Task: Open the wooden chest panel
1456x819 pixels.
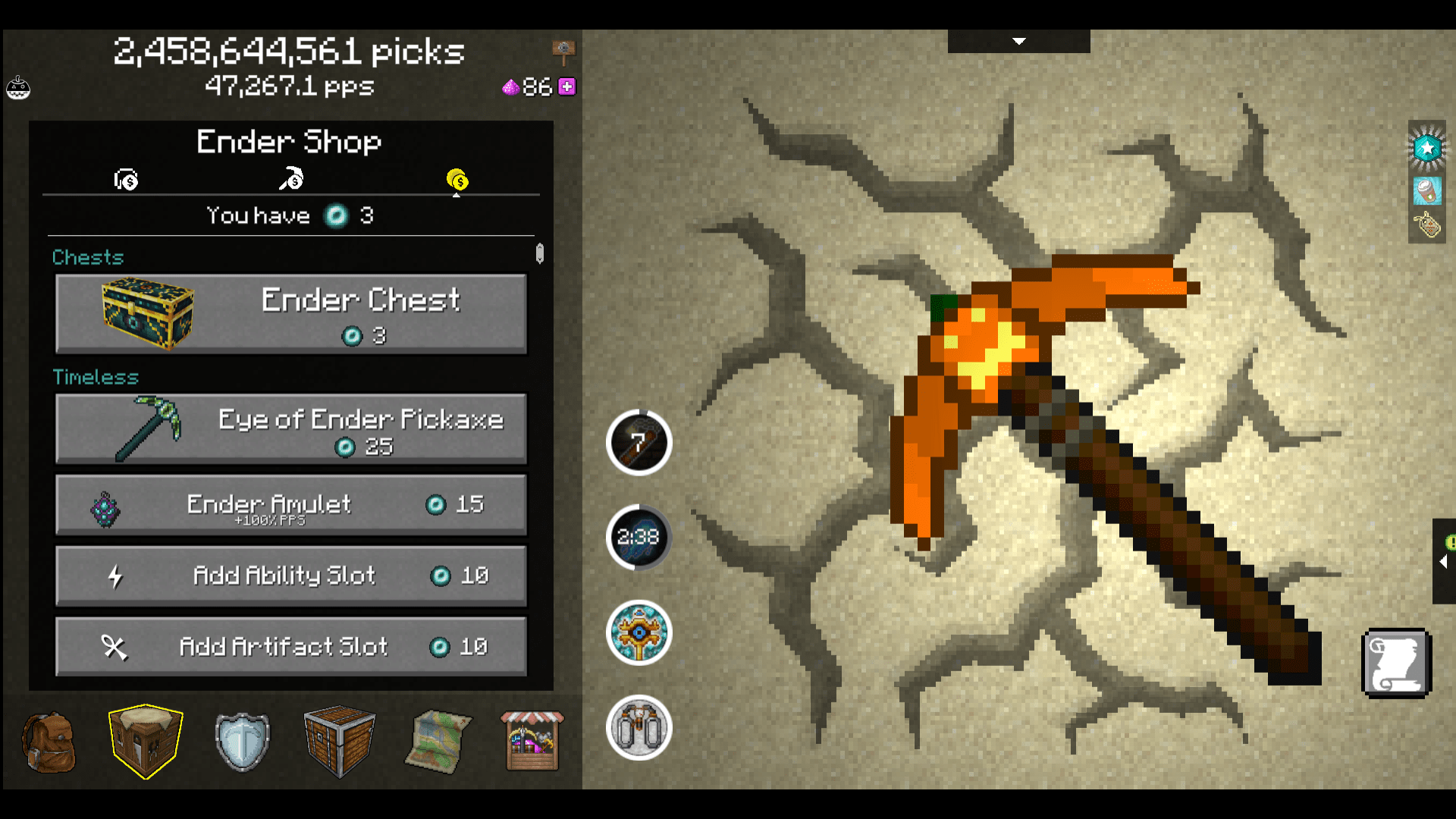Action: [339, 739]
